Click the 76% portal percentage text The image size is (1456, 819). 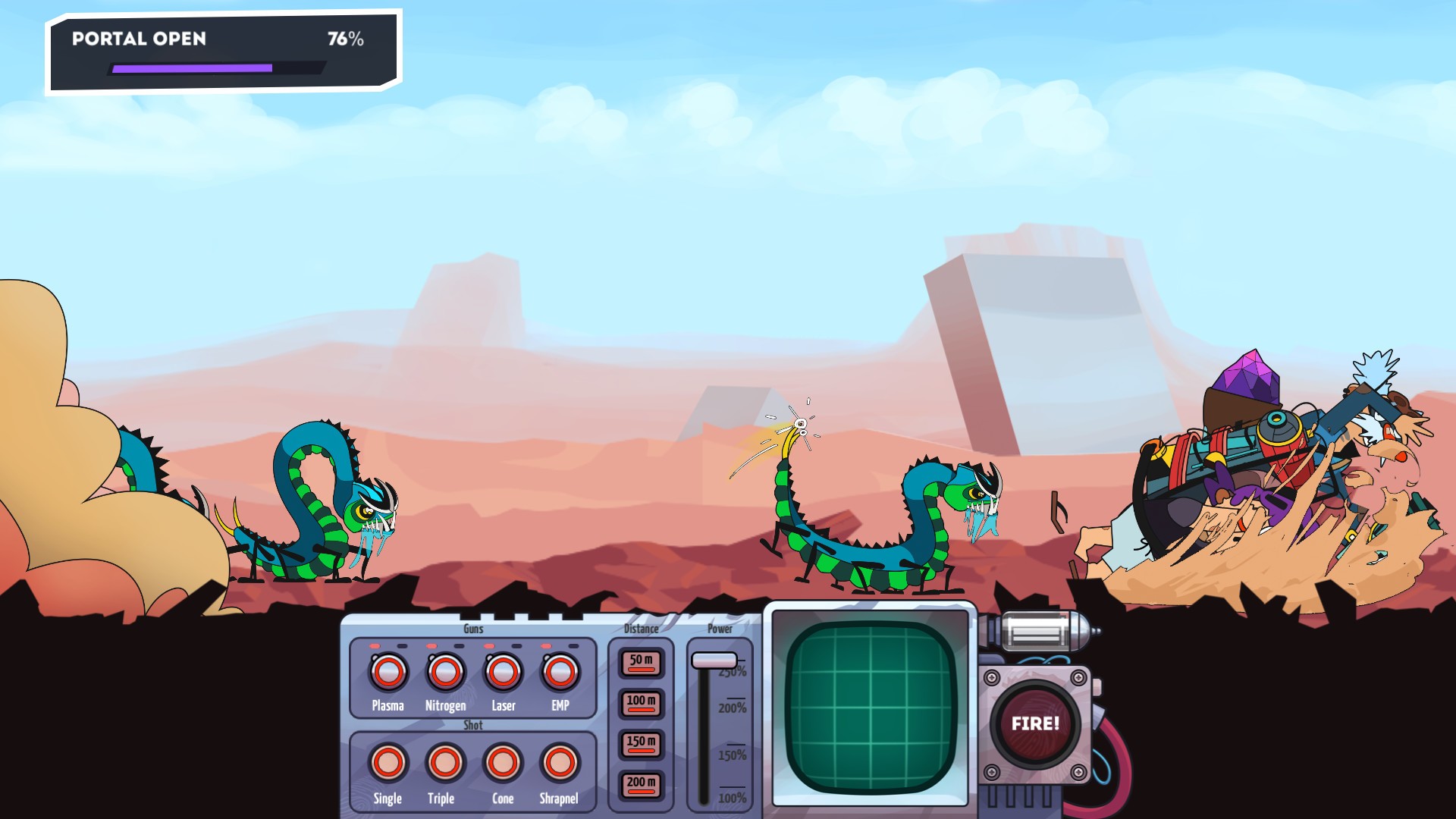pyautogui.click(x=345, y=40)
